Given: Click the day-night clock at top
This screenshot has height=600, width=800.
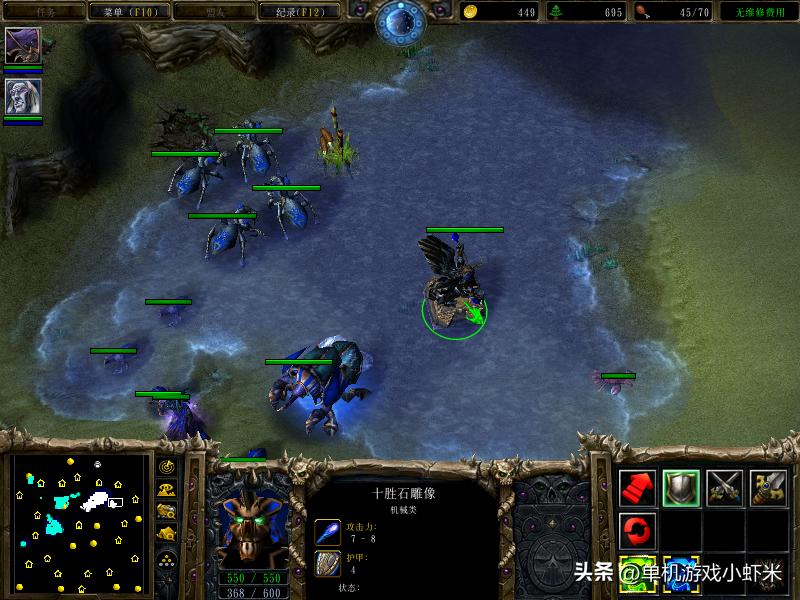Looking at the screenshot, I should pos(400,22).
